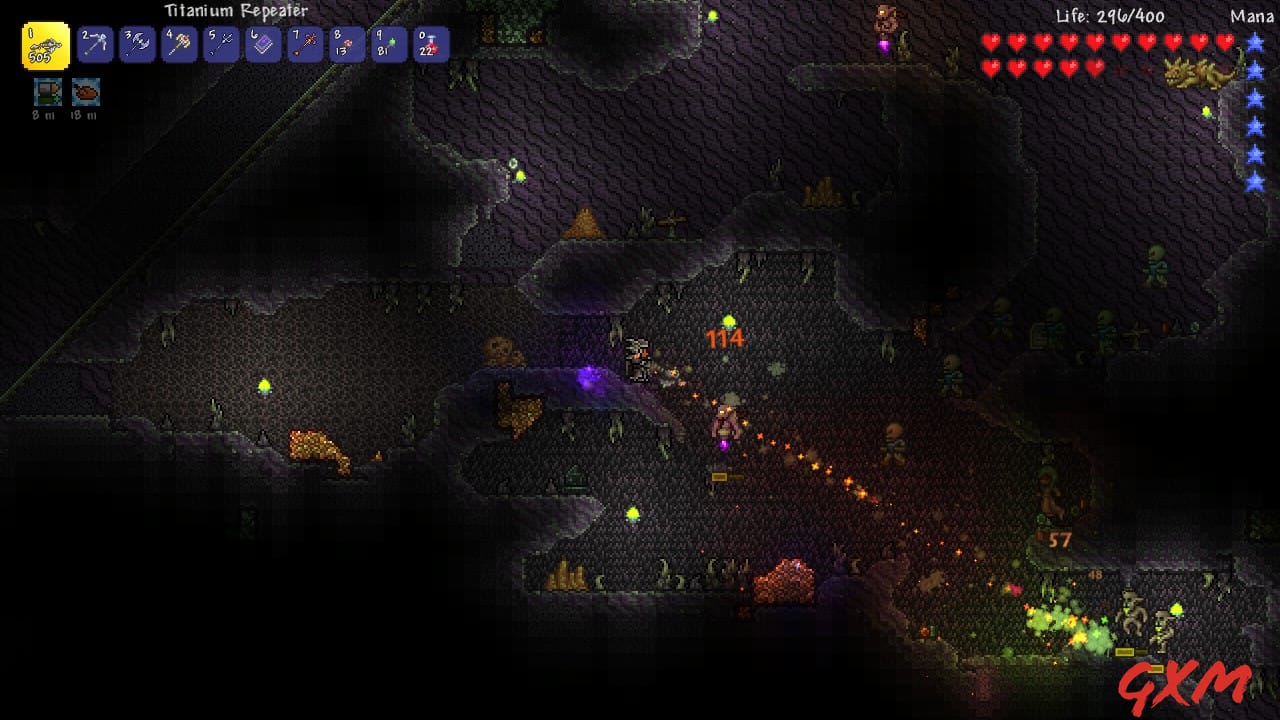Select the Titanium Repeater in hotbar slot 1
This screenshot has width=1280, height=720.
(45, 45)
